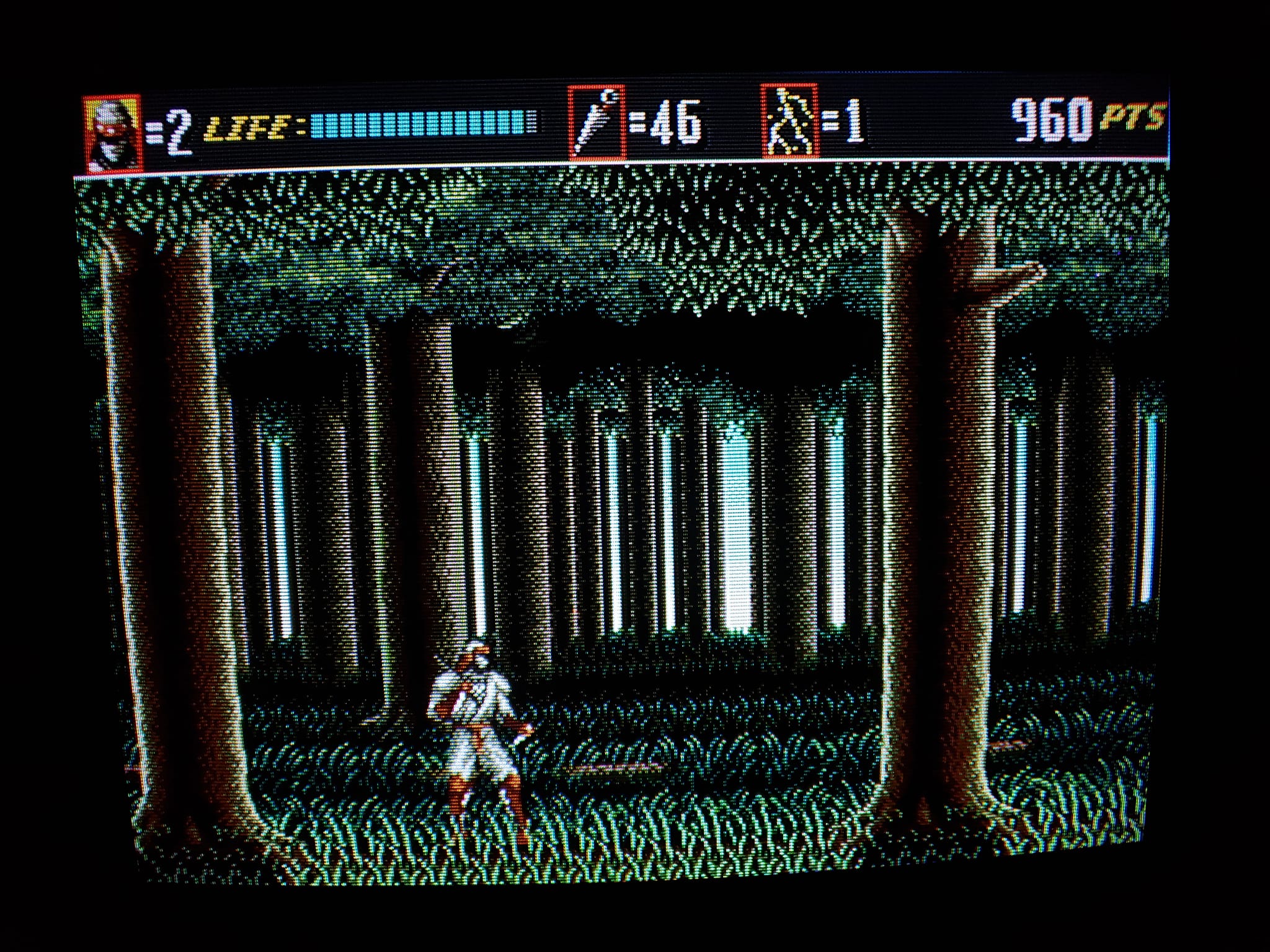Click the ninja portrait lives icon
Screen dimensions: 1270x952
click(112, 133)
